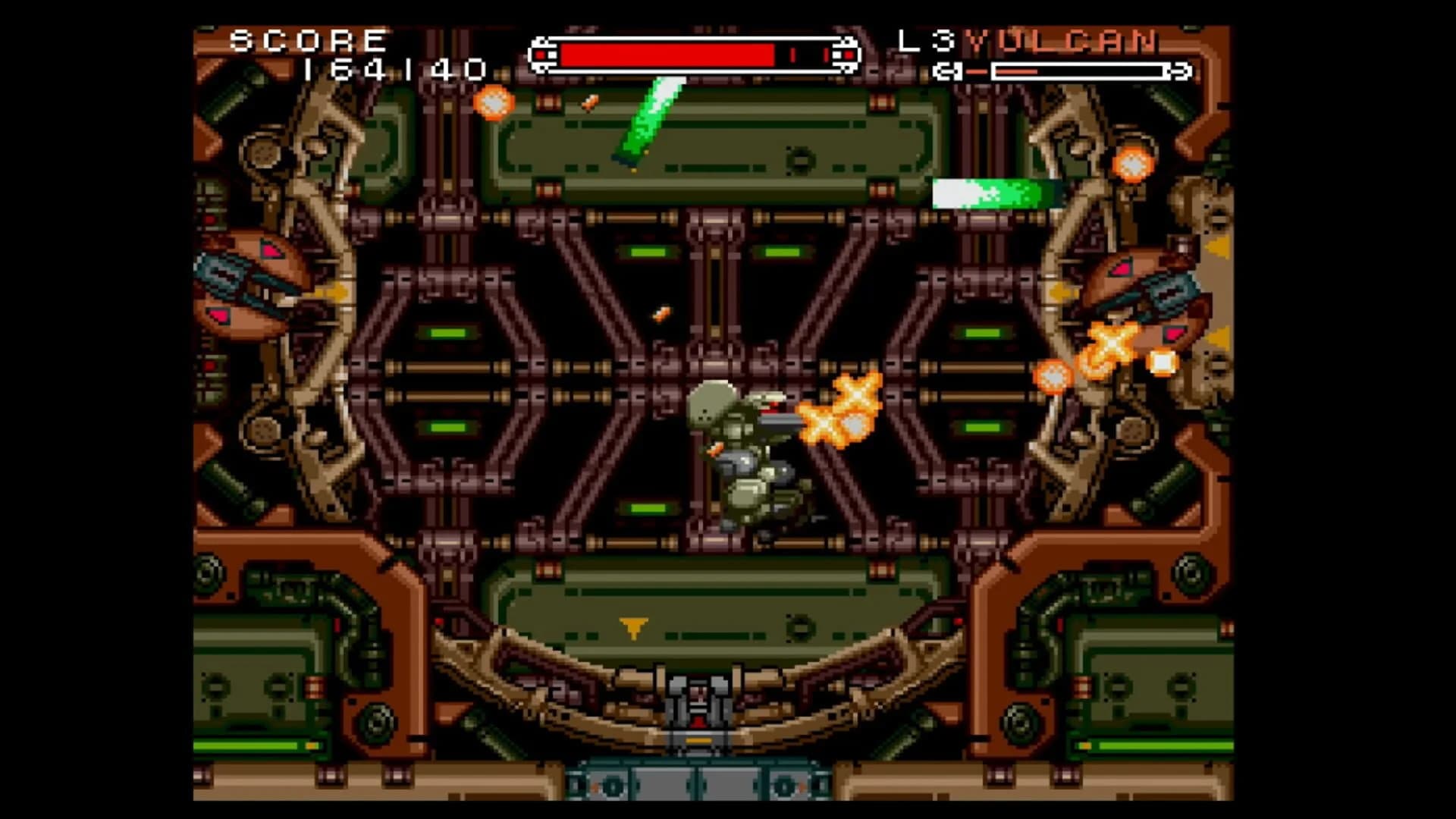Click the SCORE label
The image size is (1456, 819).
coord(306,39)
